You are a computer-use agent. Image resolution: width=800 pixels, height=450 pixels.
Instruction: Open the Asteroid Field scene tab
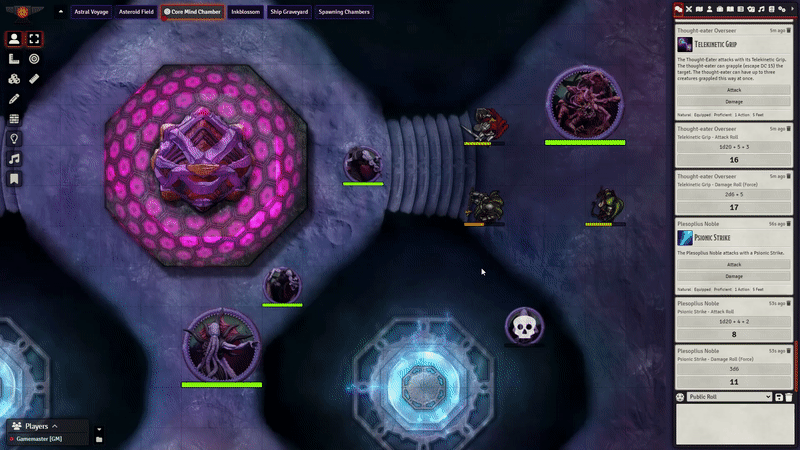click(136, 12)
